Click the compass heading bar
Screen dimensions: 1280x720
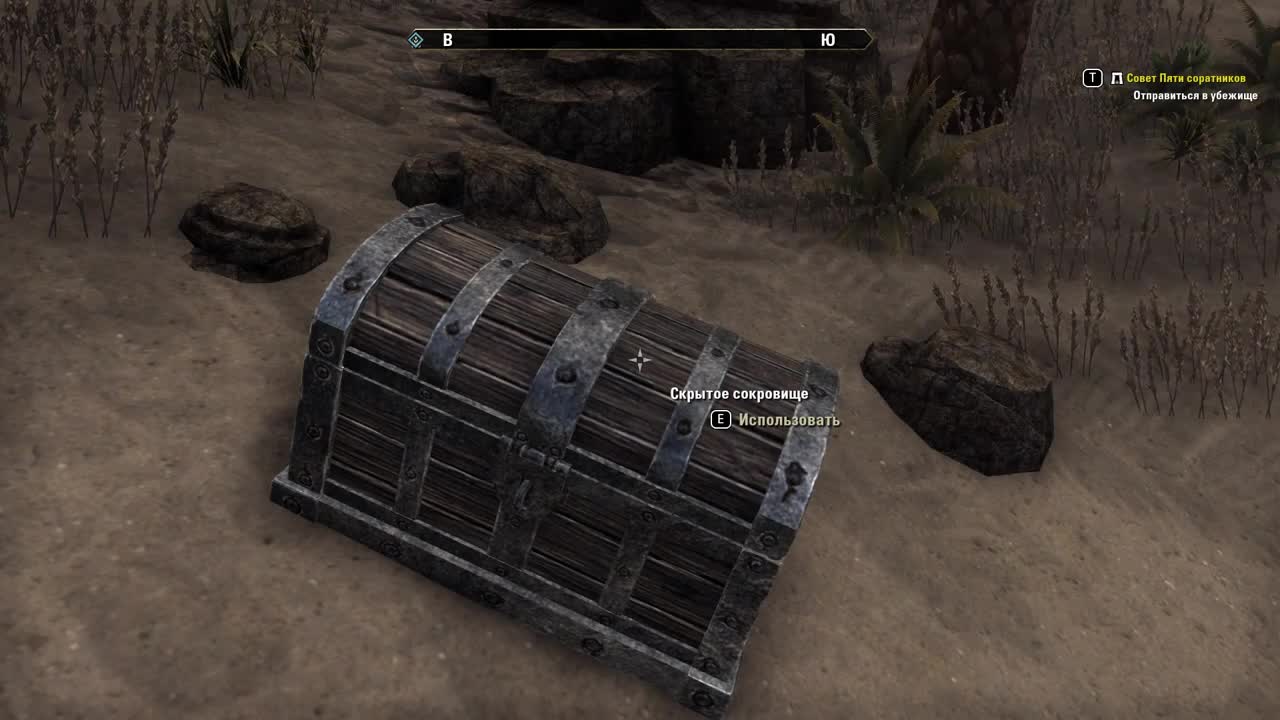pos(640,38)
